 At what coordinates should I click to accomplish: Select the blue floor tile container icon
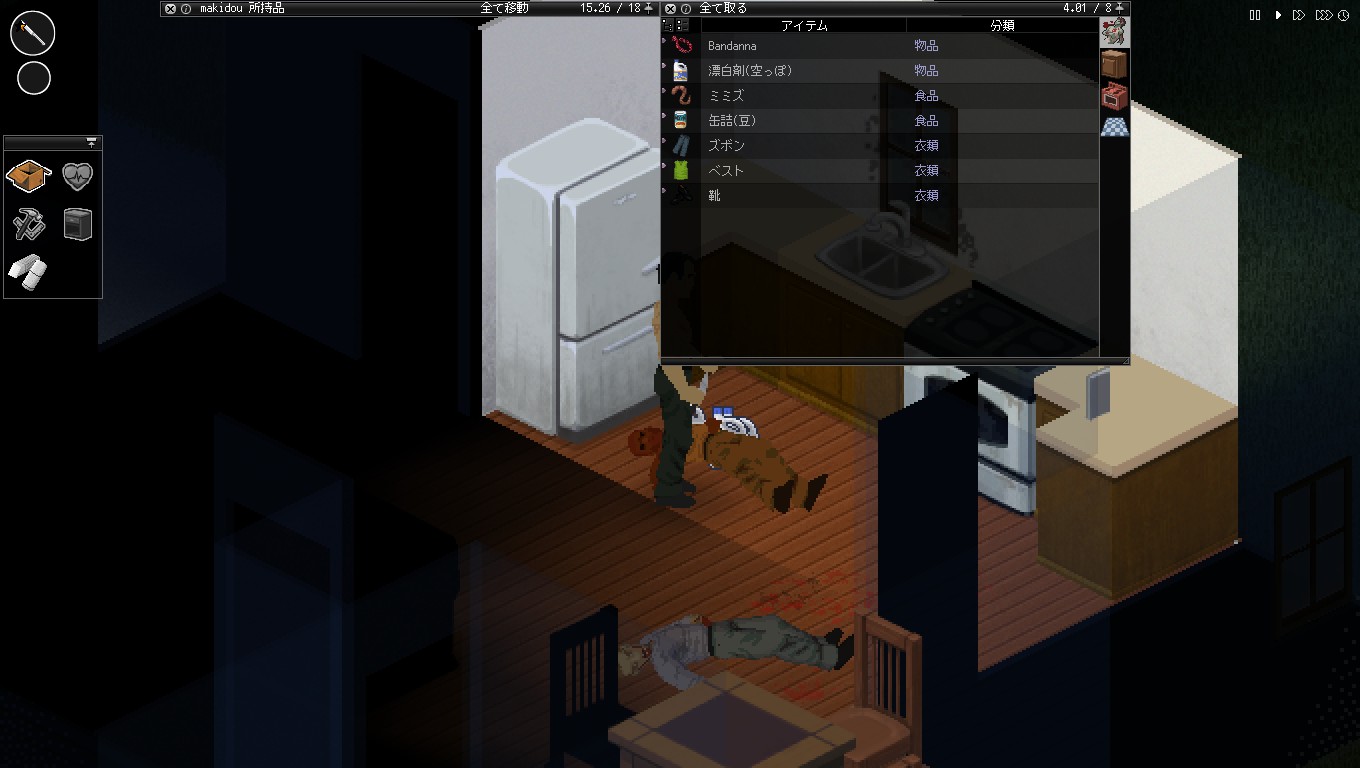pos(1114,126)
